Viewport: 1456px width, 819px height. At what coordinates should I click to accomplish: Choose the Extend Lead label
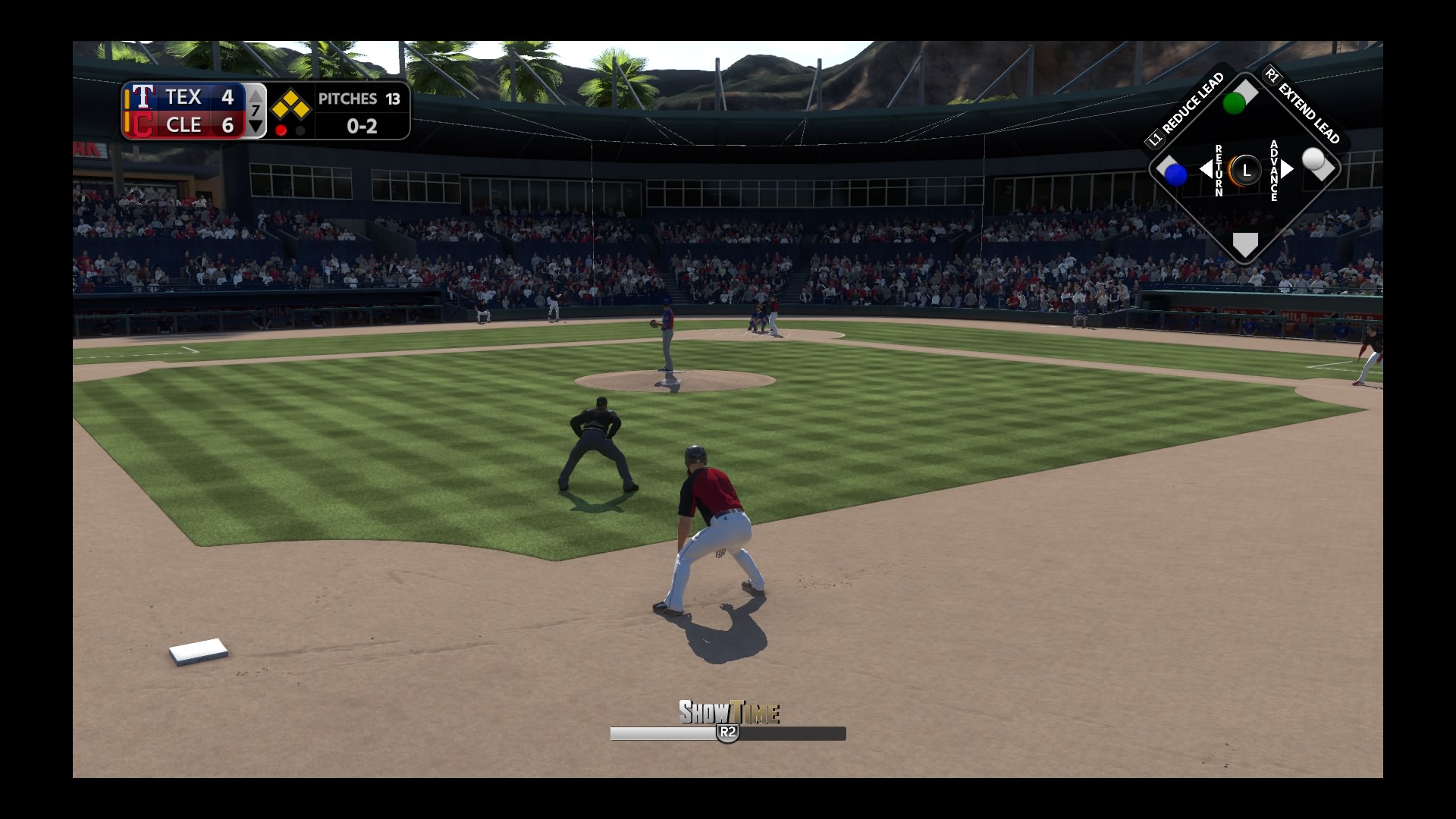pyautogui.click(x=1307, y=107)
